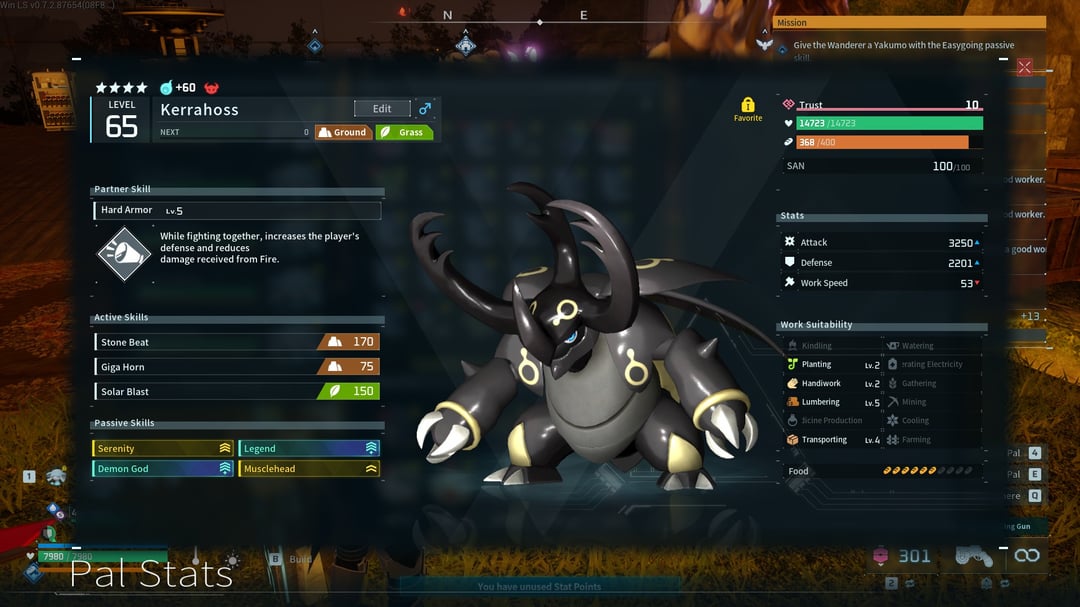This screenshot has height=607, width=1080.
Task: Click the male gender symbol icon
Action: point(425,109)
